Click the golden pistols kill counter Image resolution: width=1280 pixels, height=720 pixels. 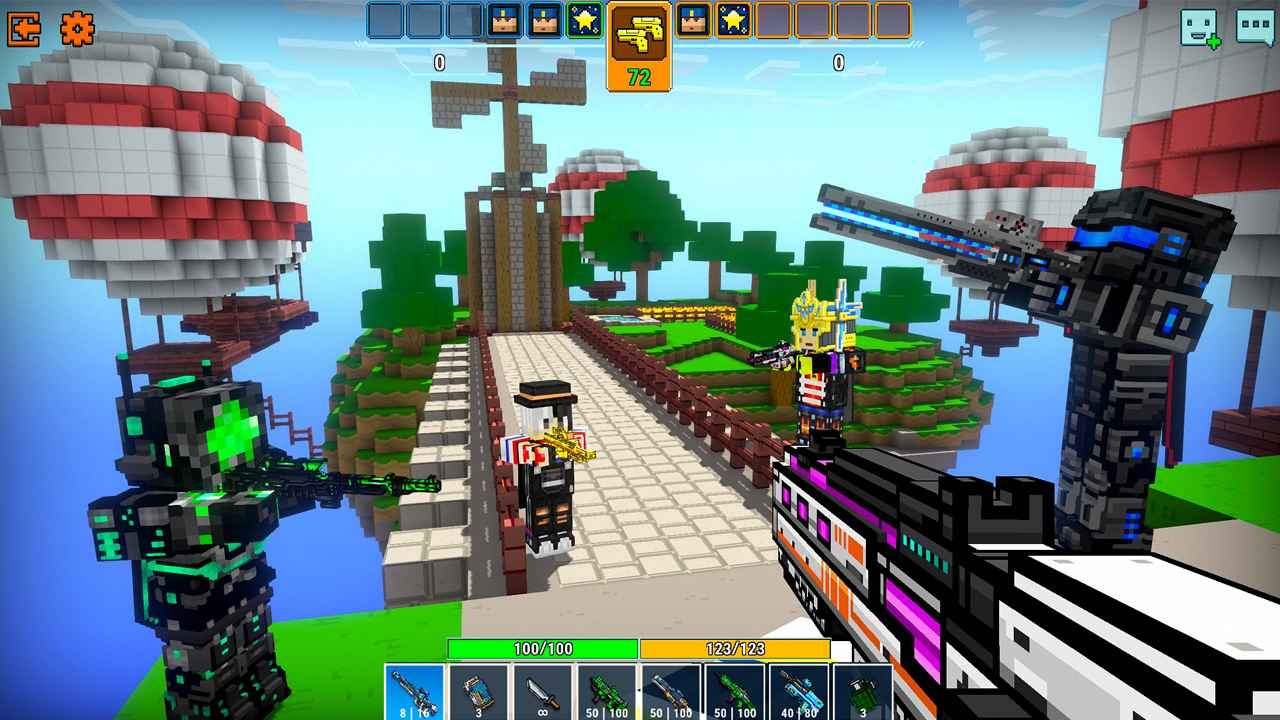coord(640,35)
